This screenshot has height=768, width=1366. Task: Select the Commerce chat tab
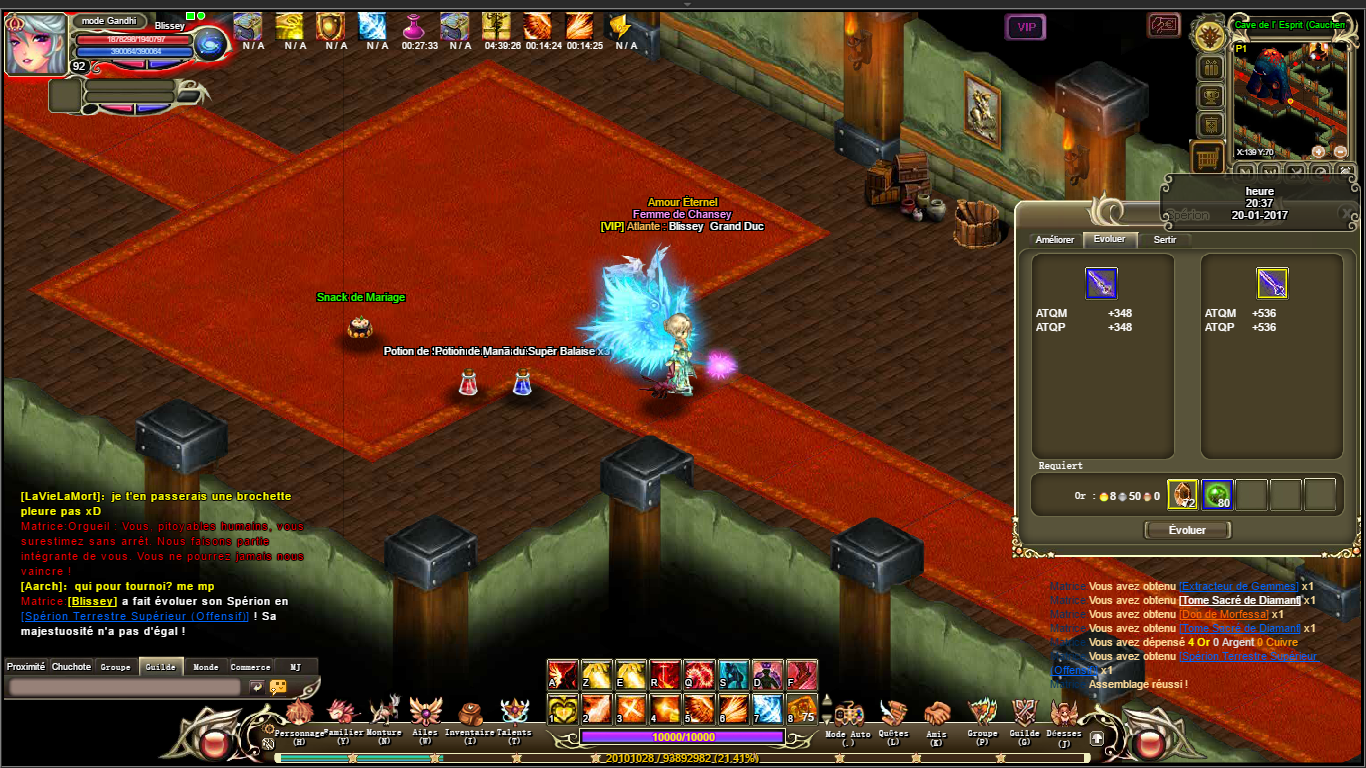(250, 667)
